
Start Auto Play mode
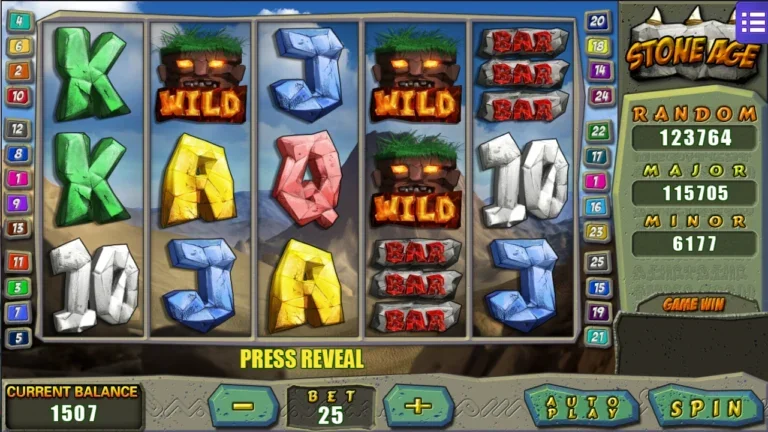(x=582, y=407)
